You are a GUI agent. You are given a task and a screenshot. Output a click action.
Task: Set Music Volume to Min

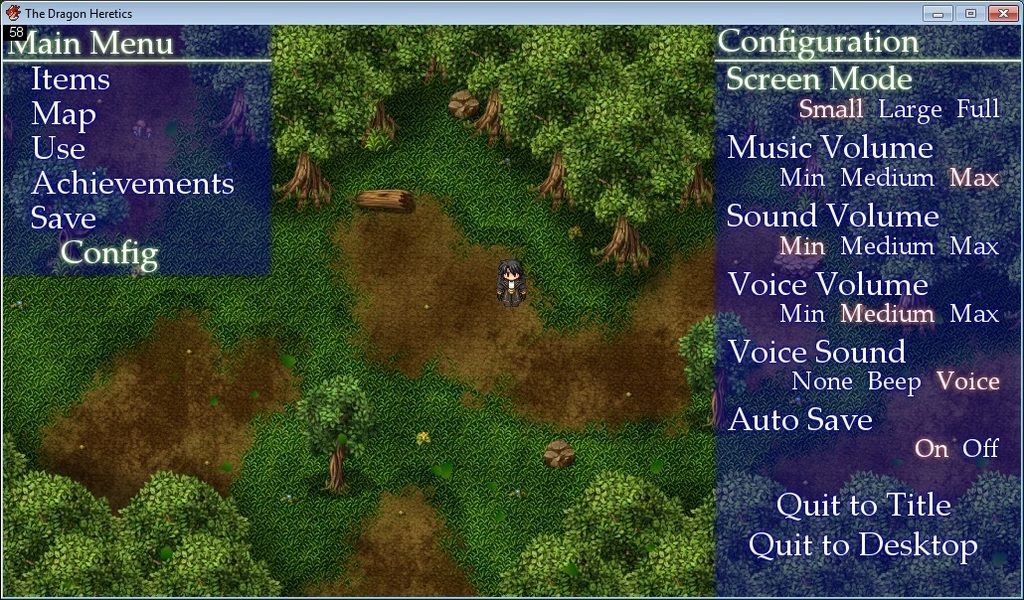pos(802,178)
